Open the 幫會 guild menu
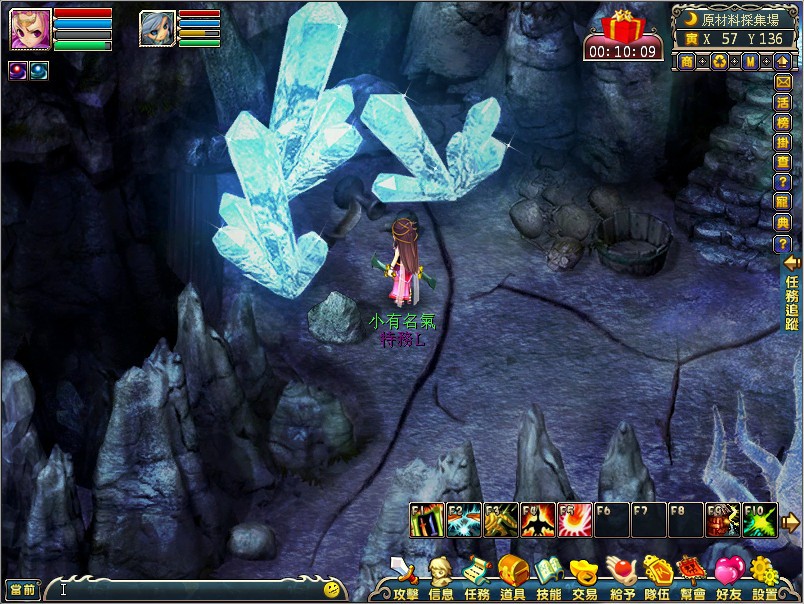The width and height of the screenshot is (804, 604). [693, 575]
